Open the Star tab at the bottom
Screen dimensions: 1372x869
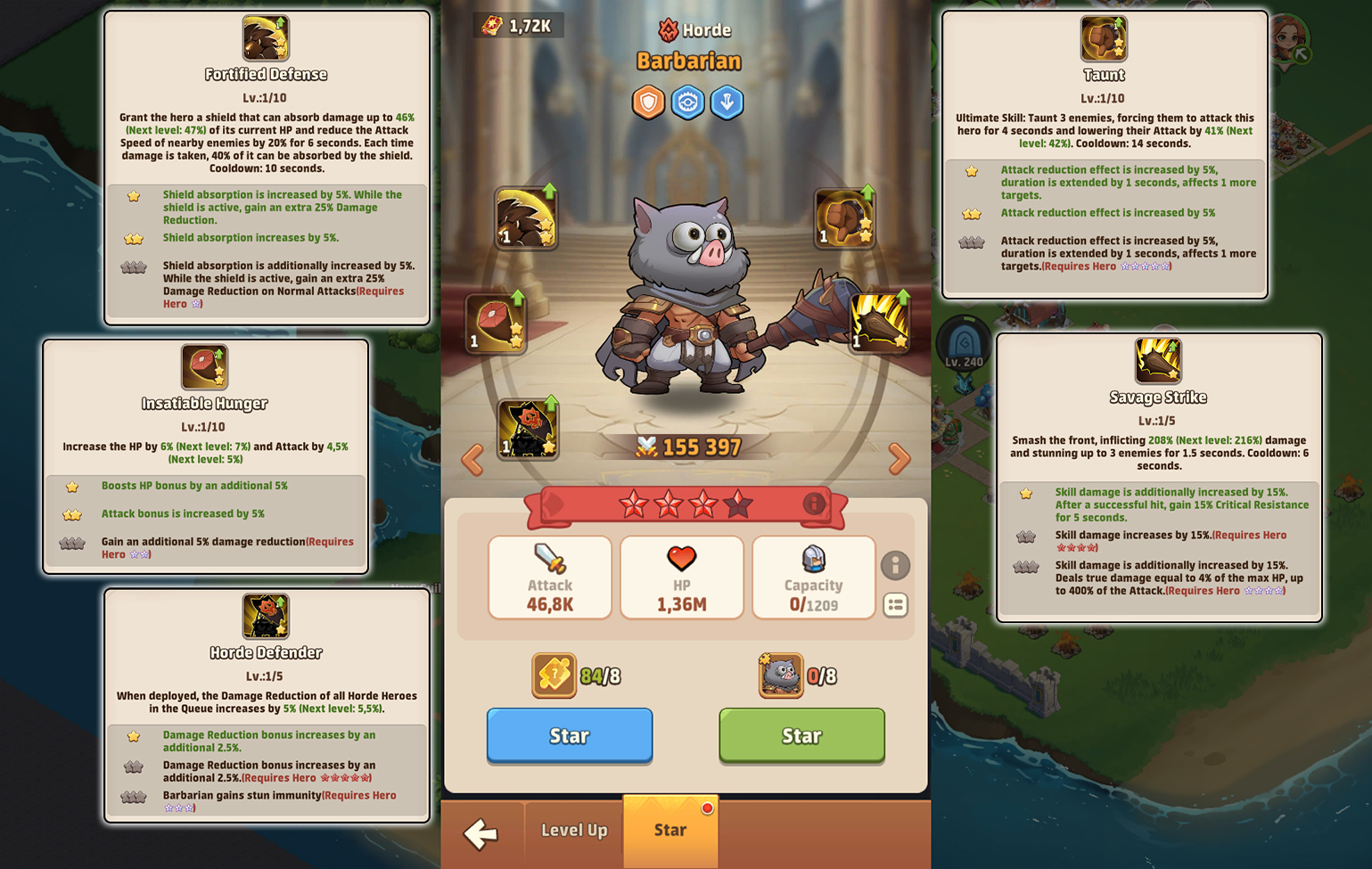pyautogui.click(x=670, y=829)
